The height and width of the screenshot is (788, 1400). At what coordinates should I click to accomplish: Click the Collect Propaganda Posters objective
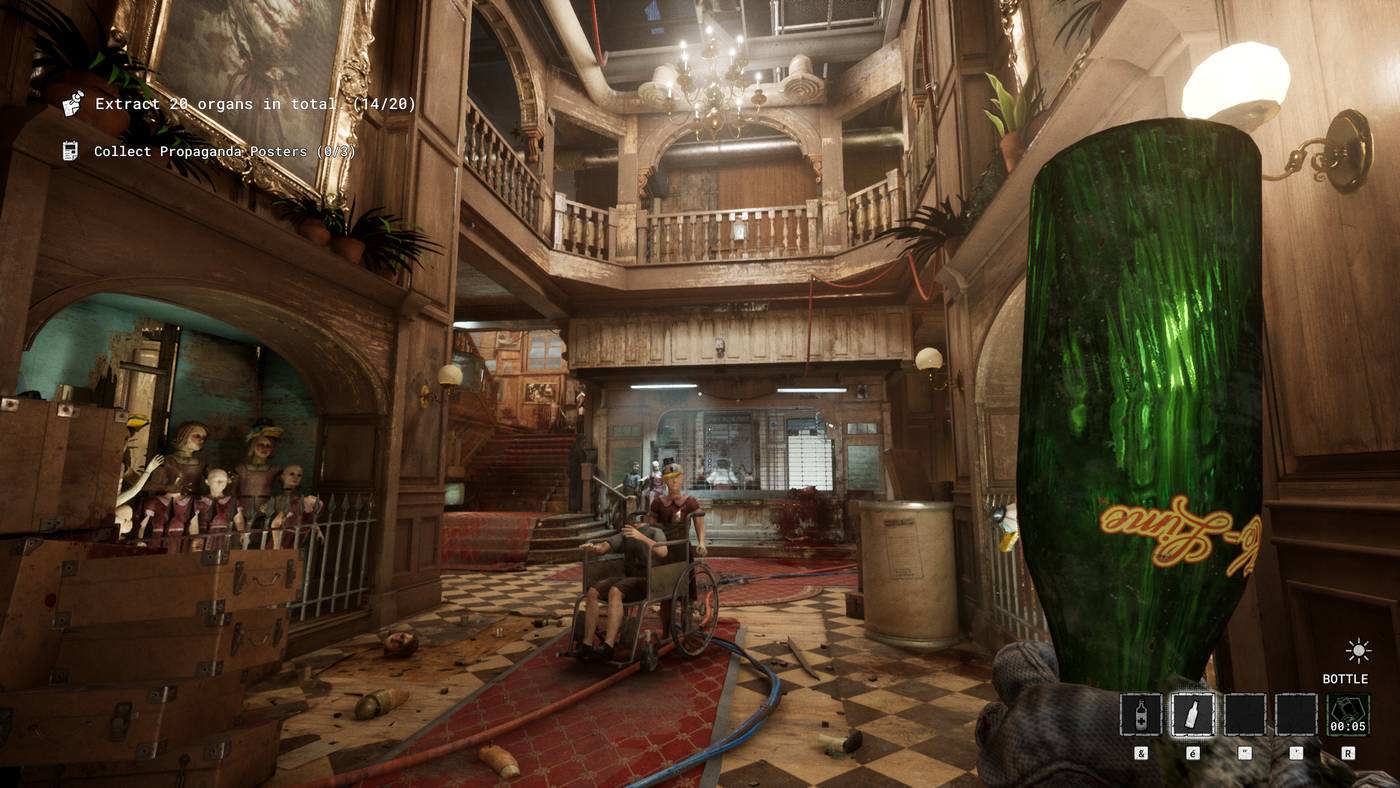click(224, 152)
